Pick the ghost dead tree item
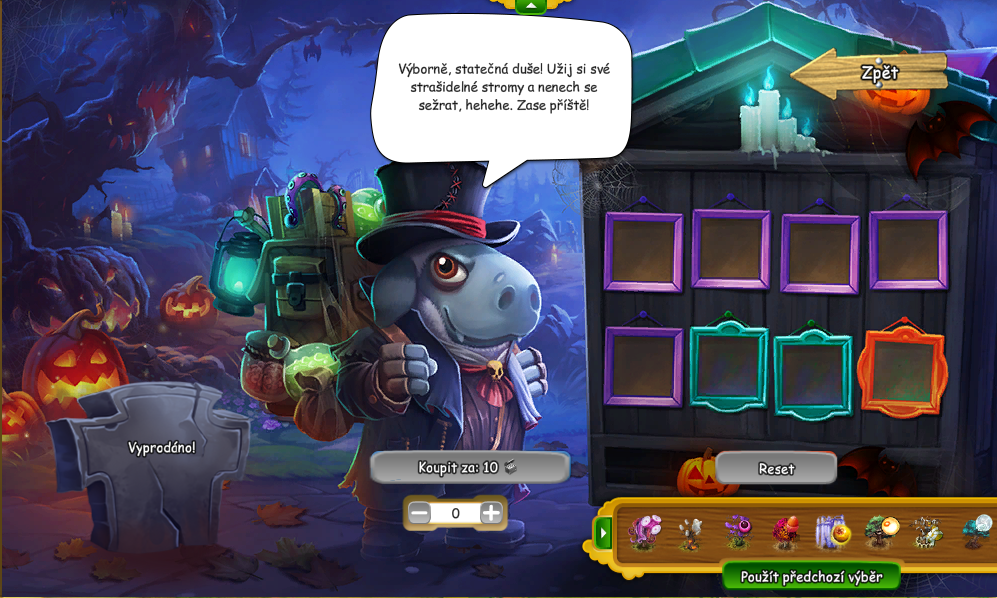The width and height of the screenshot is (997, 598). [691, 532]
